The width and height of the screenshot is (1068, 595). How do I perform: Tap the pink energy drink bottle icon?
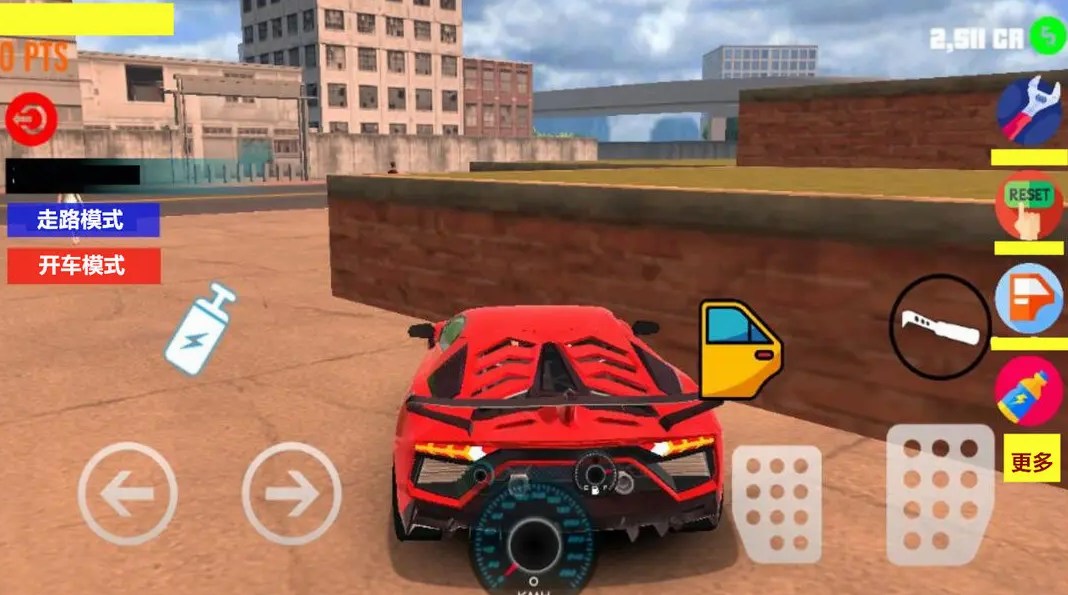(x=1029, y=391)
